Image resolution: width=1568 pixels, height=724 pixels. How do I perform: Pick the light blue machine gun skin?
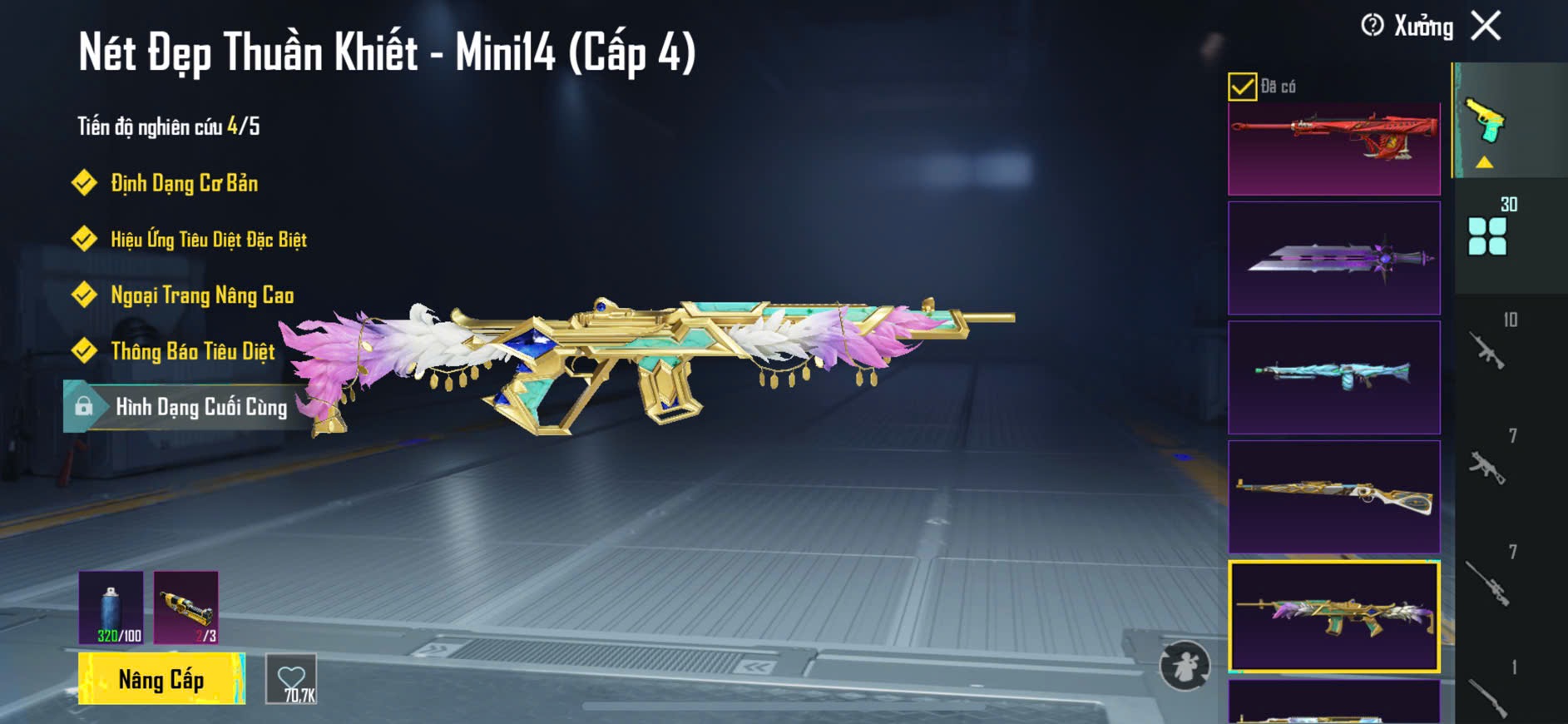[1333, 377]
